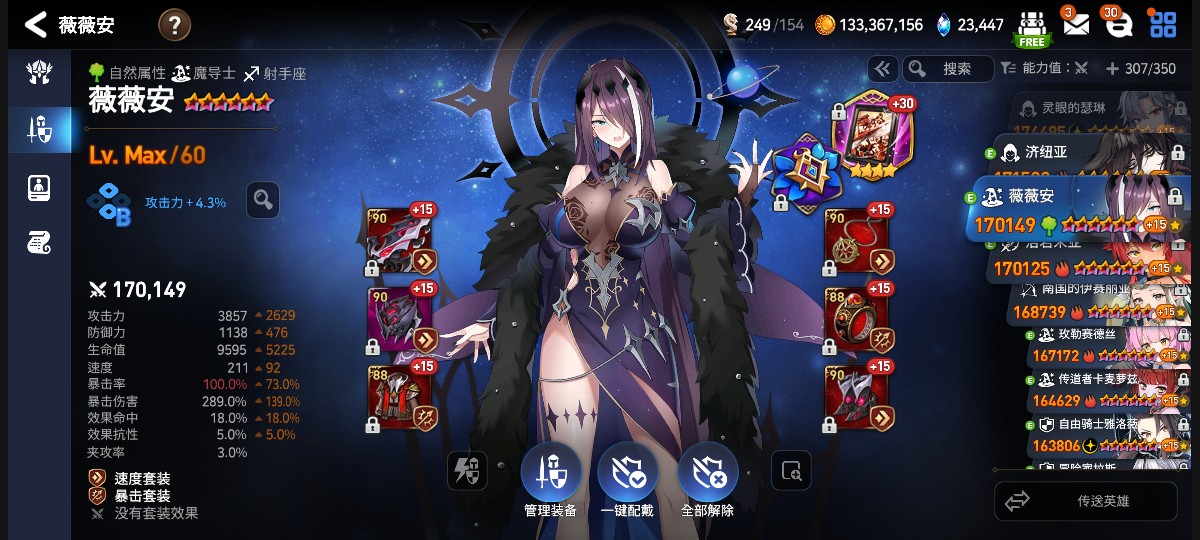
Task: Inspect the magnifier next to 攻击力+4.3%
Action: [x=262, y=200]
